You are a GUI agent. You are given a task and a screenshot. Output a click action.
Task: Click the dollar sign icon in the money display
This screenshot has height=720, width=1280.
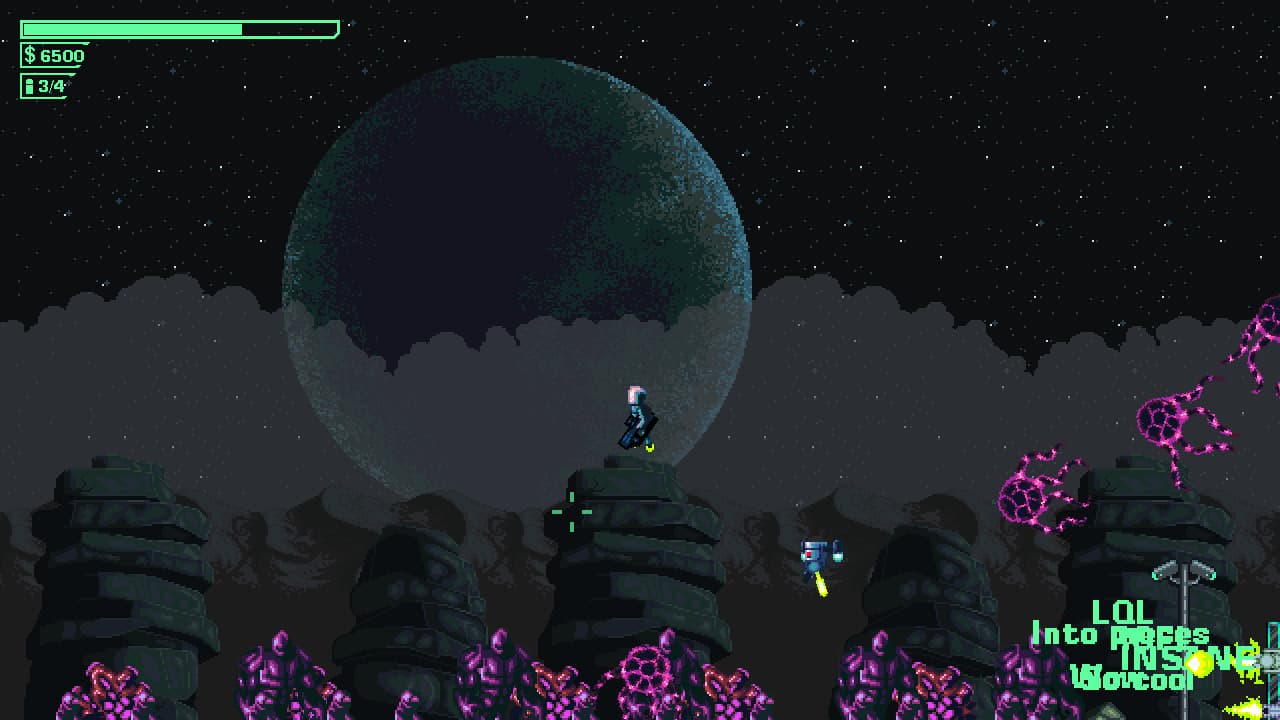(30, 56)
